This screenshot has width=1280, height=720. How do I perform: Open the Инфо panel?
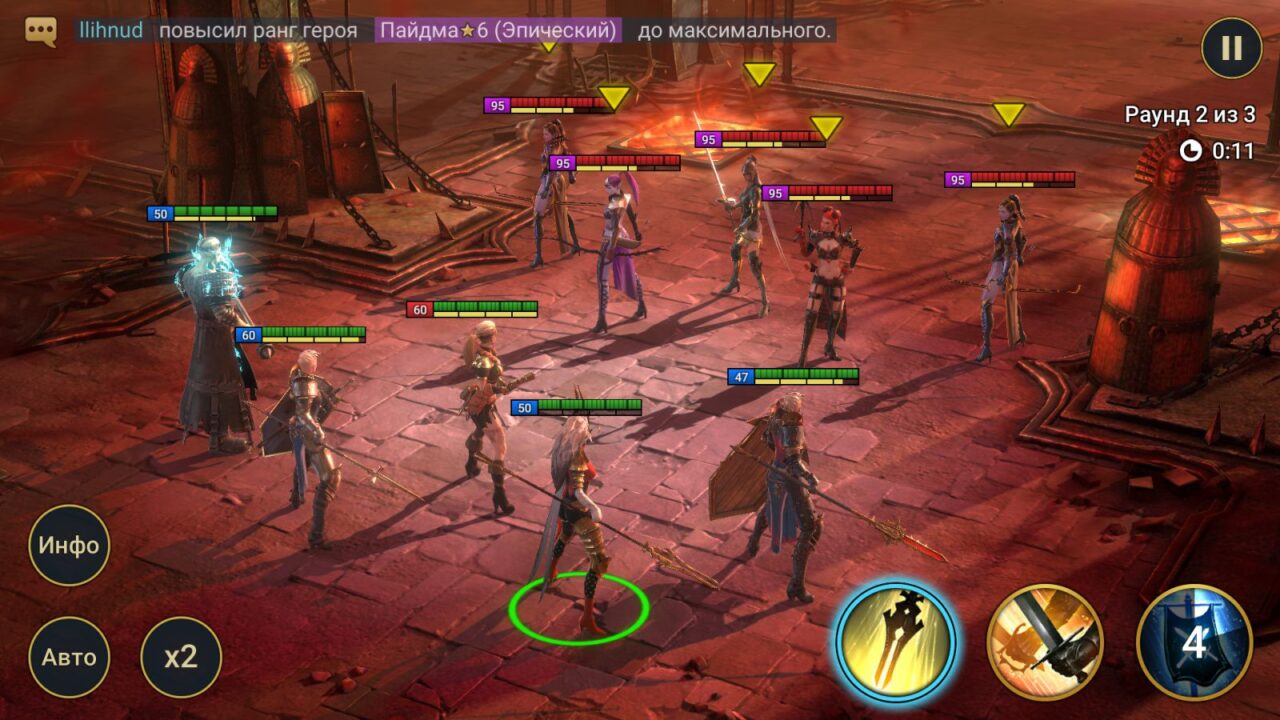[68, 546]
